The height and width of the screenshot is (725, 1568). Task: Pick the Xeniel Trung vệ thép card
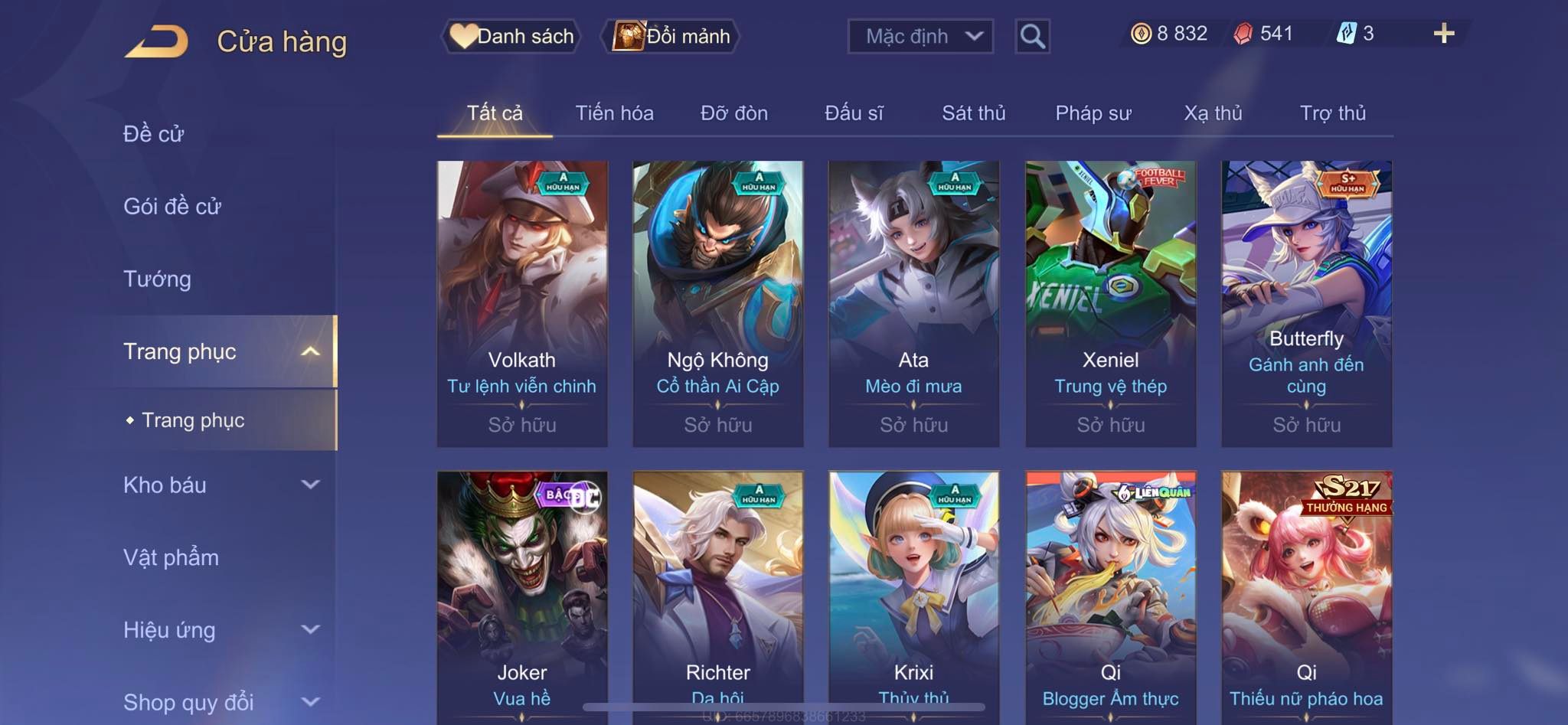tap(1110, 303)
